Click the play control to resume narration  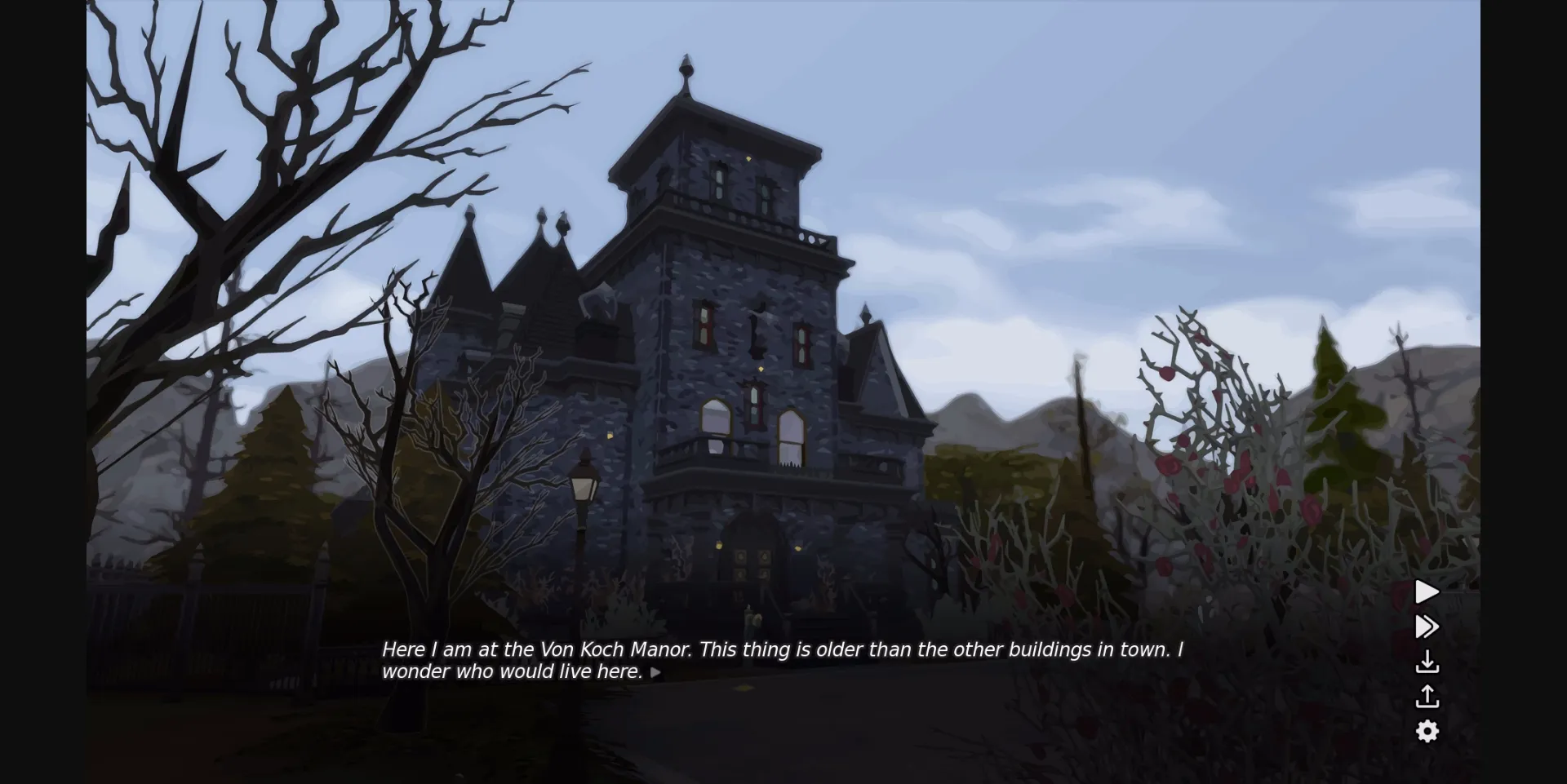coord(1426,592)
